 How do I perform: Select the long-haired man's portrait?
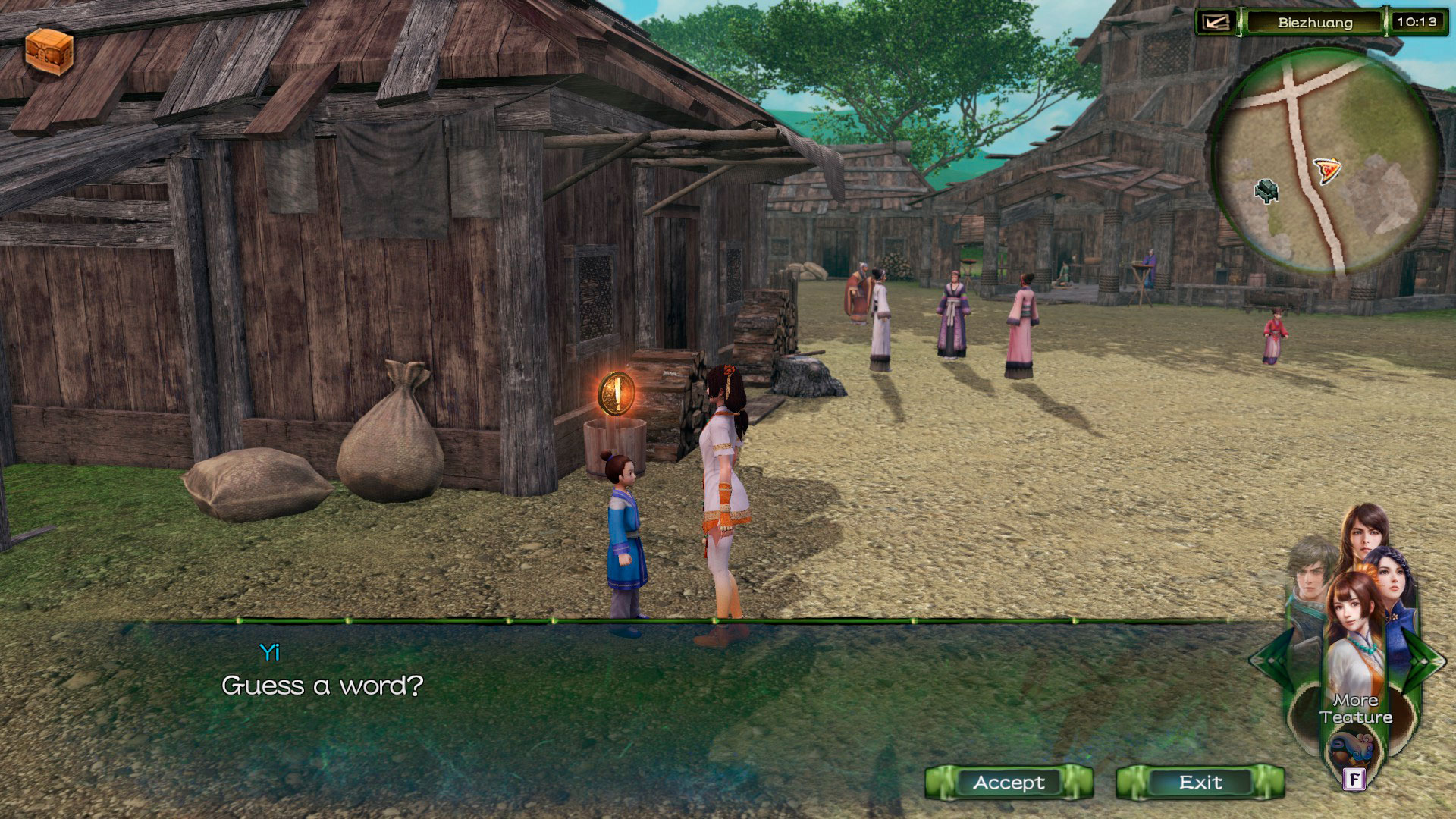[x=1365, y=535]
